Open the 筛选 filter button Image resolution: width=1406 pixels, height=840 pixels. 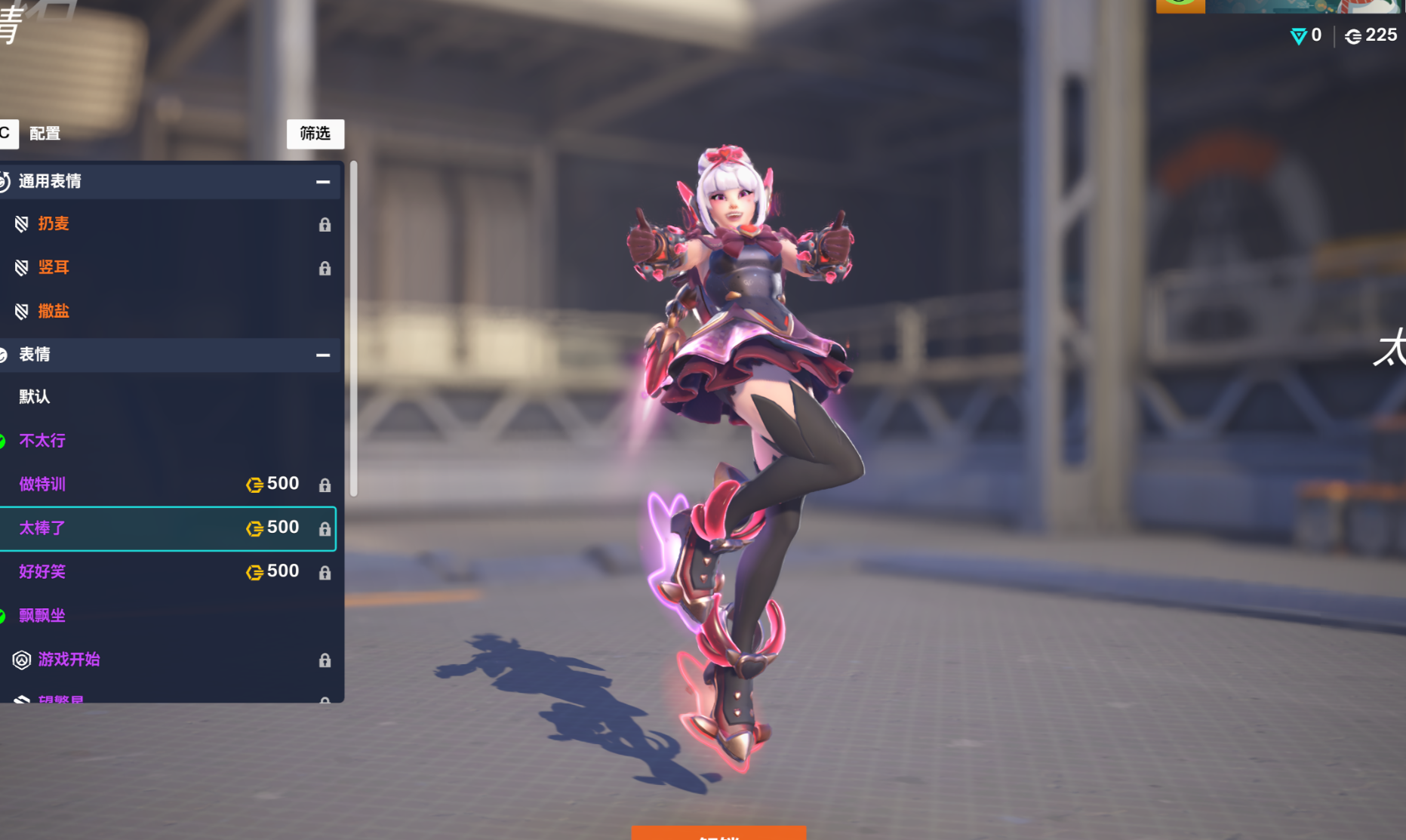(315, 134)
